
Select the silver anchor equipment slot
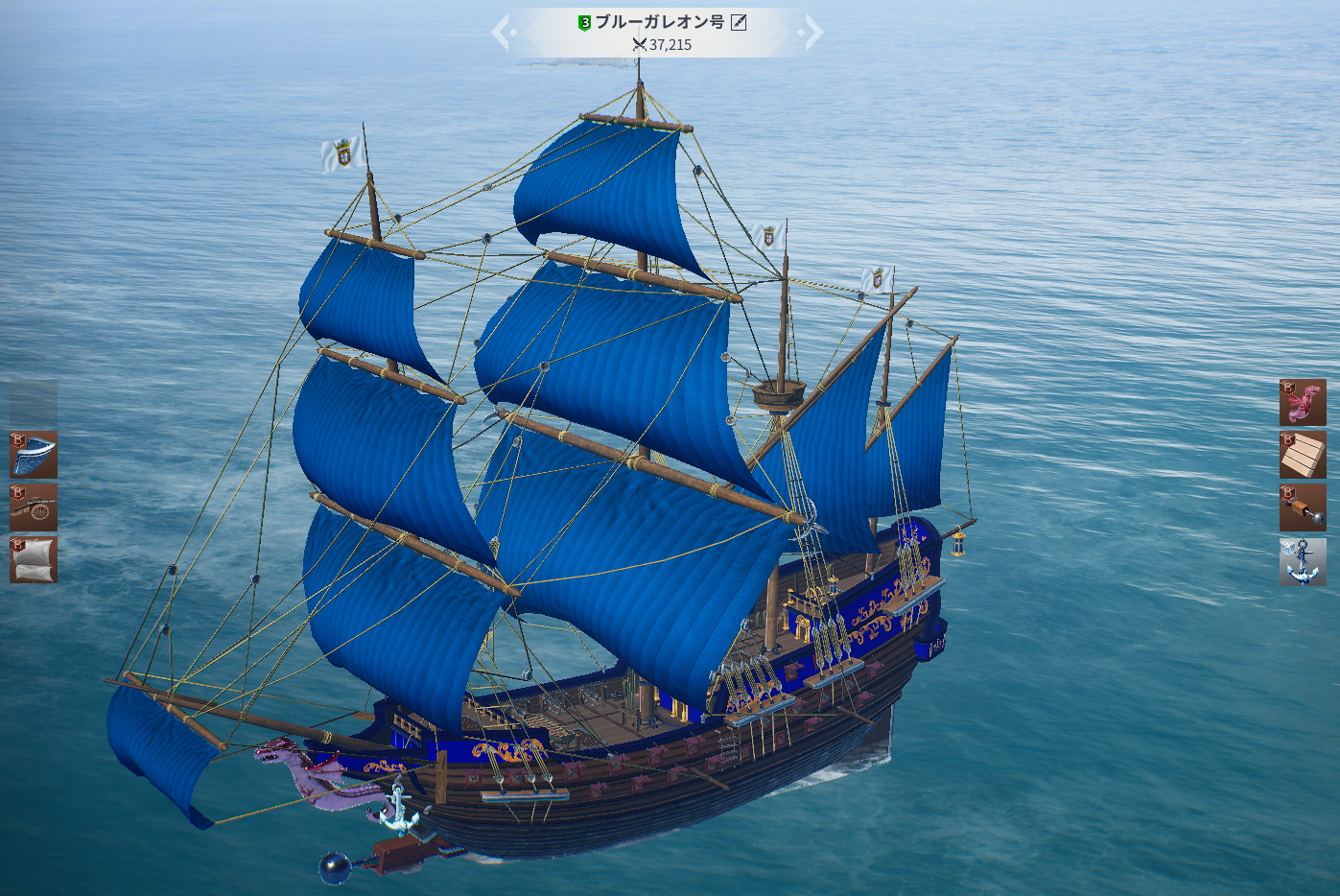tap(1303, 561)
